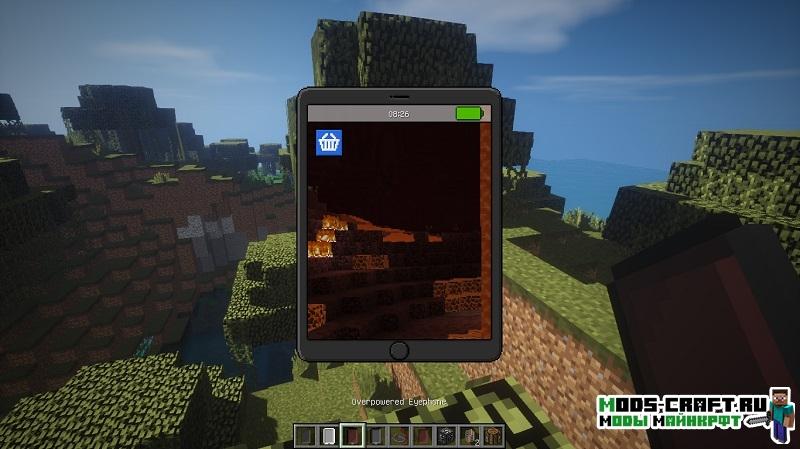Open the blue shopping basket app

328,142
